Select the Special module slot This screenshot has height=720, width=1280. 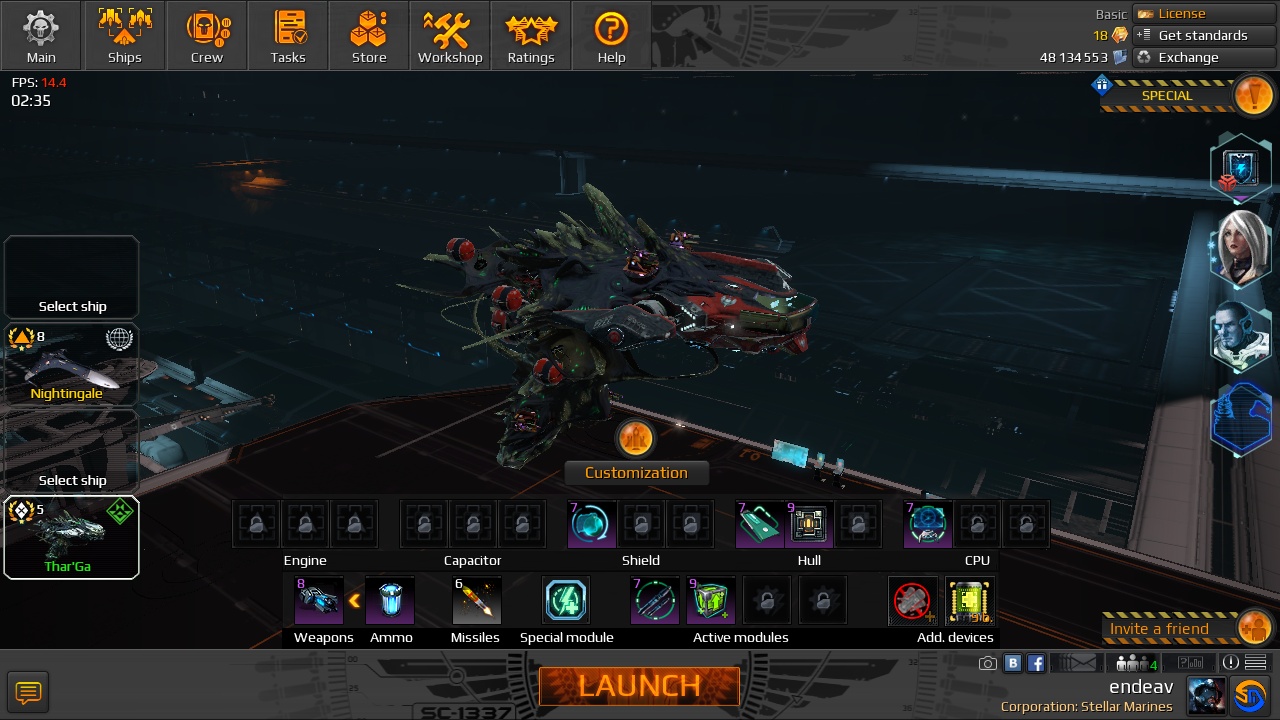pyautogui.click(x=566, y=600)
